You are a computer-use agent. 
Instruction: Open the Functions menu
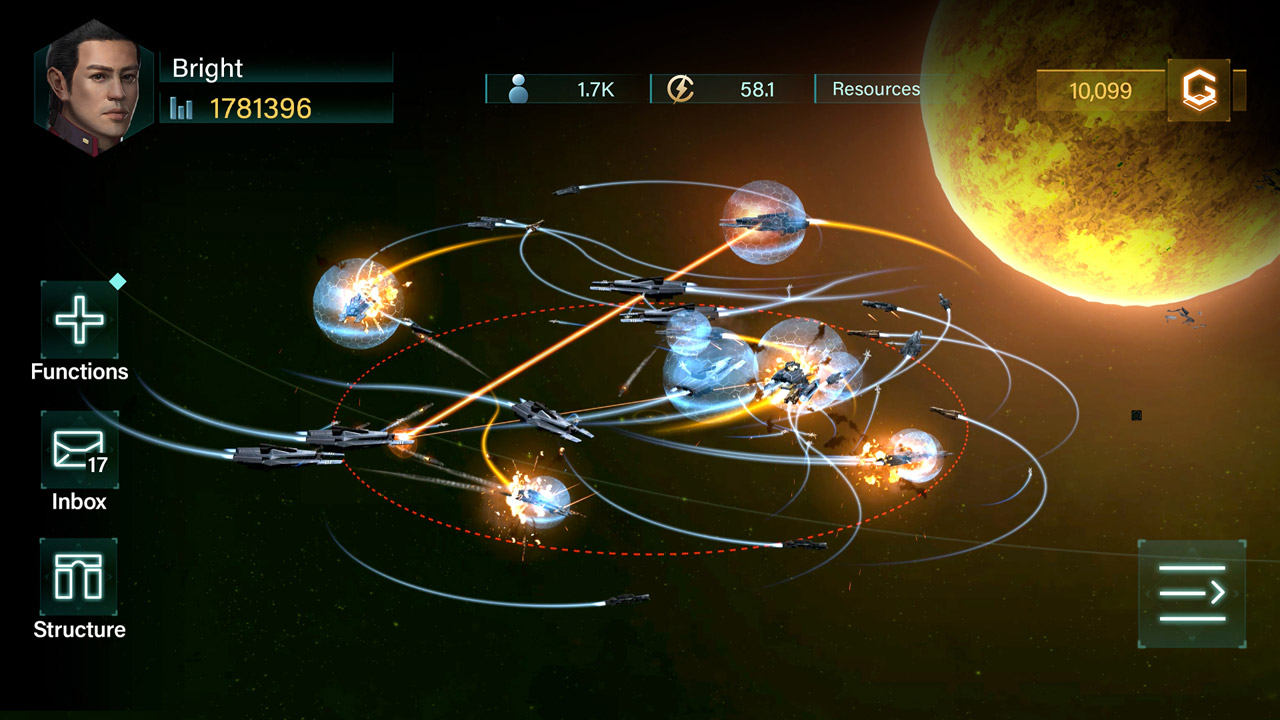point(79,321)
